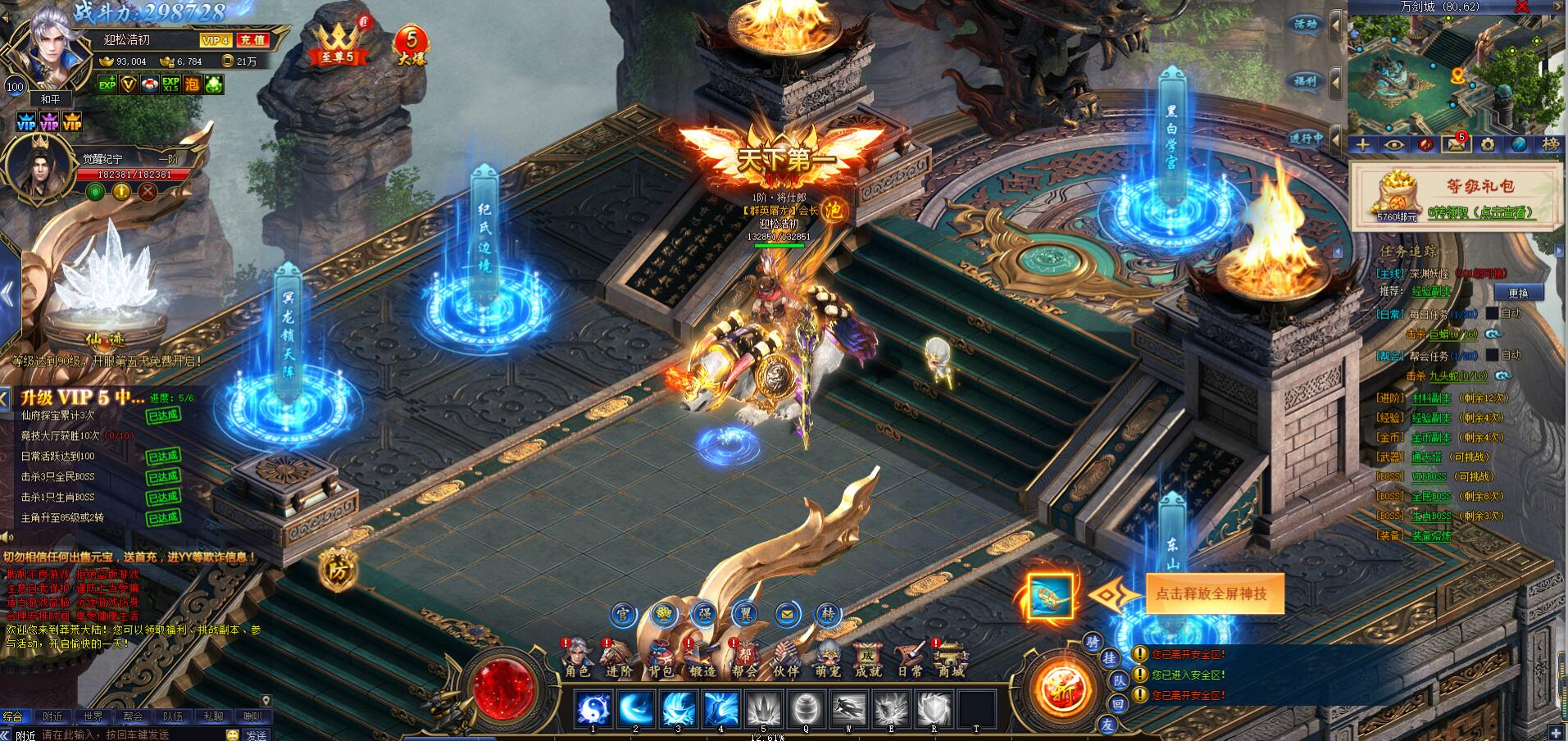Activate the yin-yang skill in slot 1
Screen dimensions: 1568x741
(593, 708)
